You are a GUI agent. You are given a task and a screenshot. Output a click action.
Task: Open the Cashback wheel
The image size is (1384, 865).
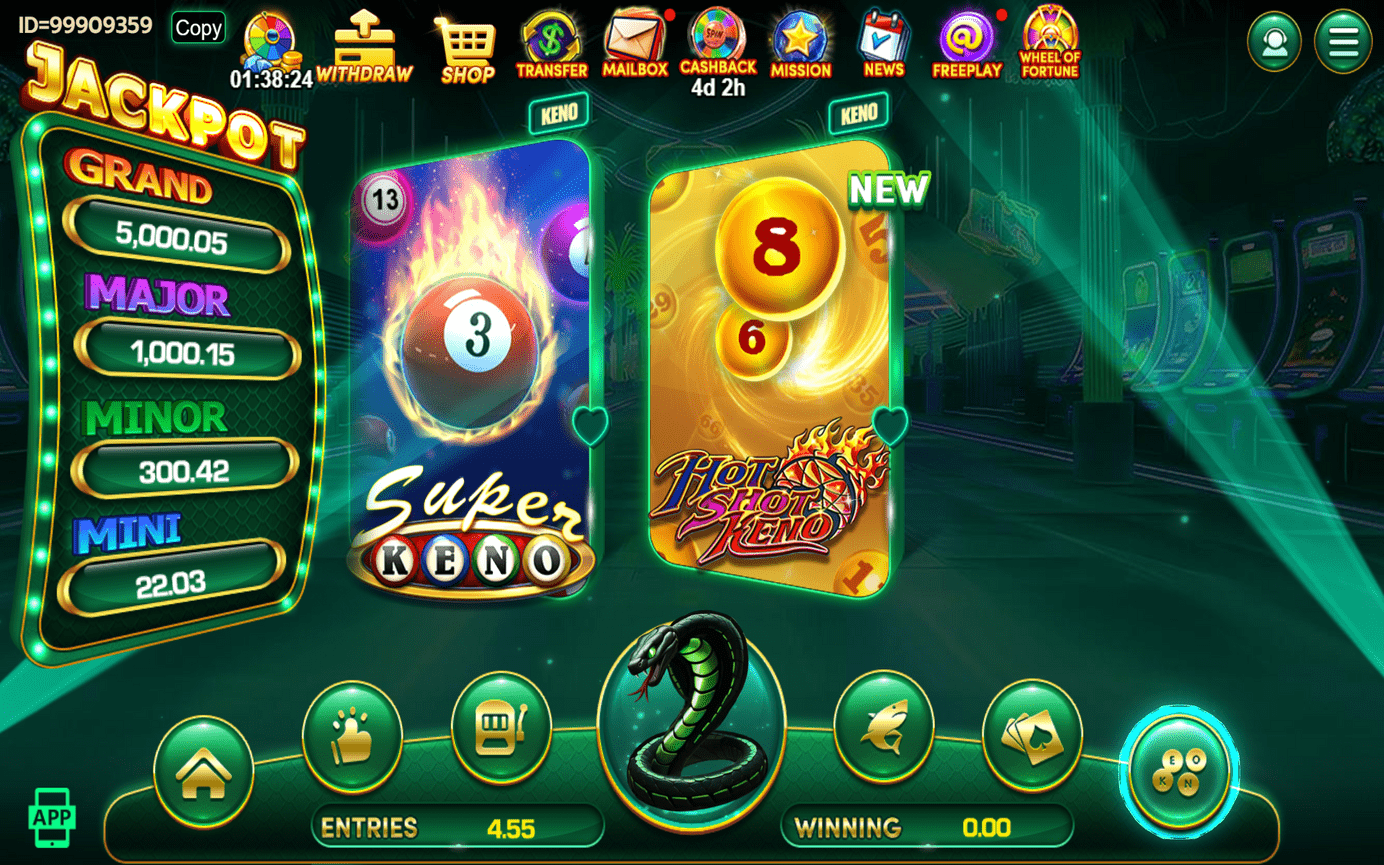717,42
